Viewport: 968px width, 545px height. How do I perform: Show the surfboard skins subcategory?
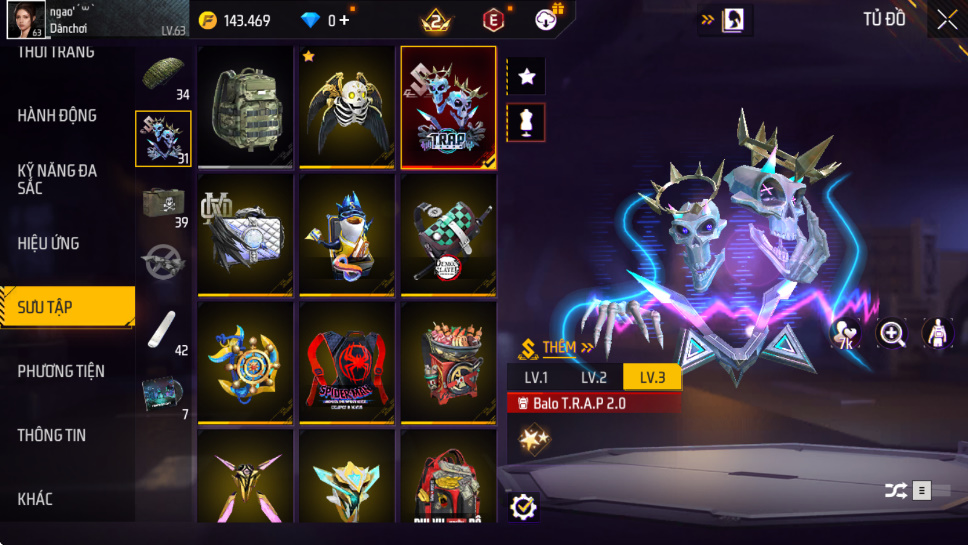[162, 329]
